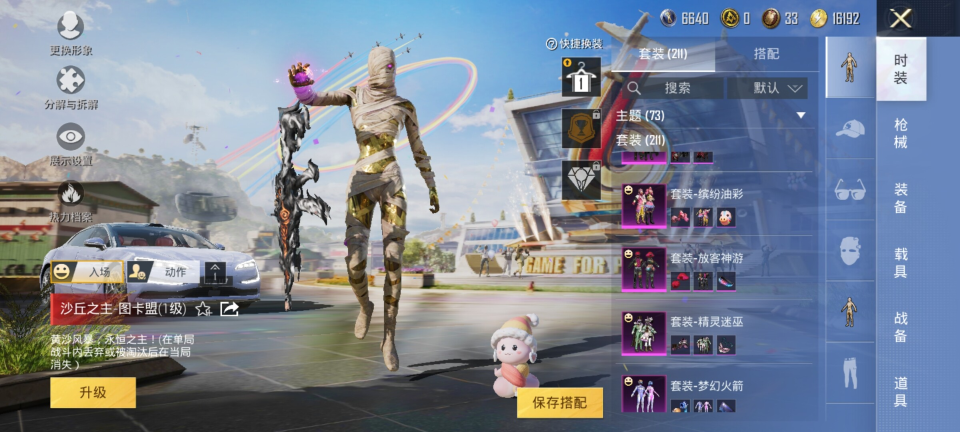Open 更换形象 change appearance
This screenshot has height=432, width=960.
click(70, 33)
